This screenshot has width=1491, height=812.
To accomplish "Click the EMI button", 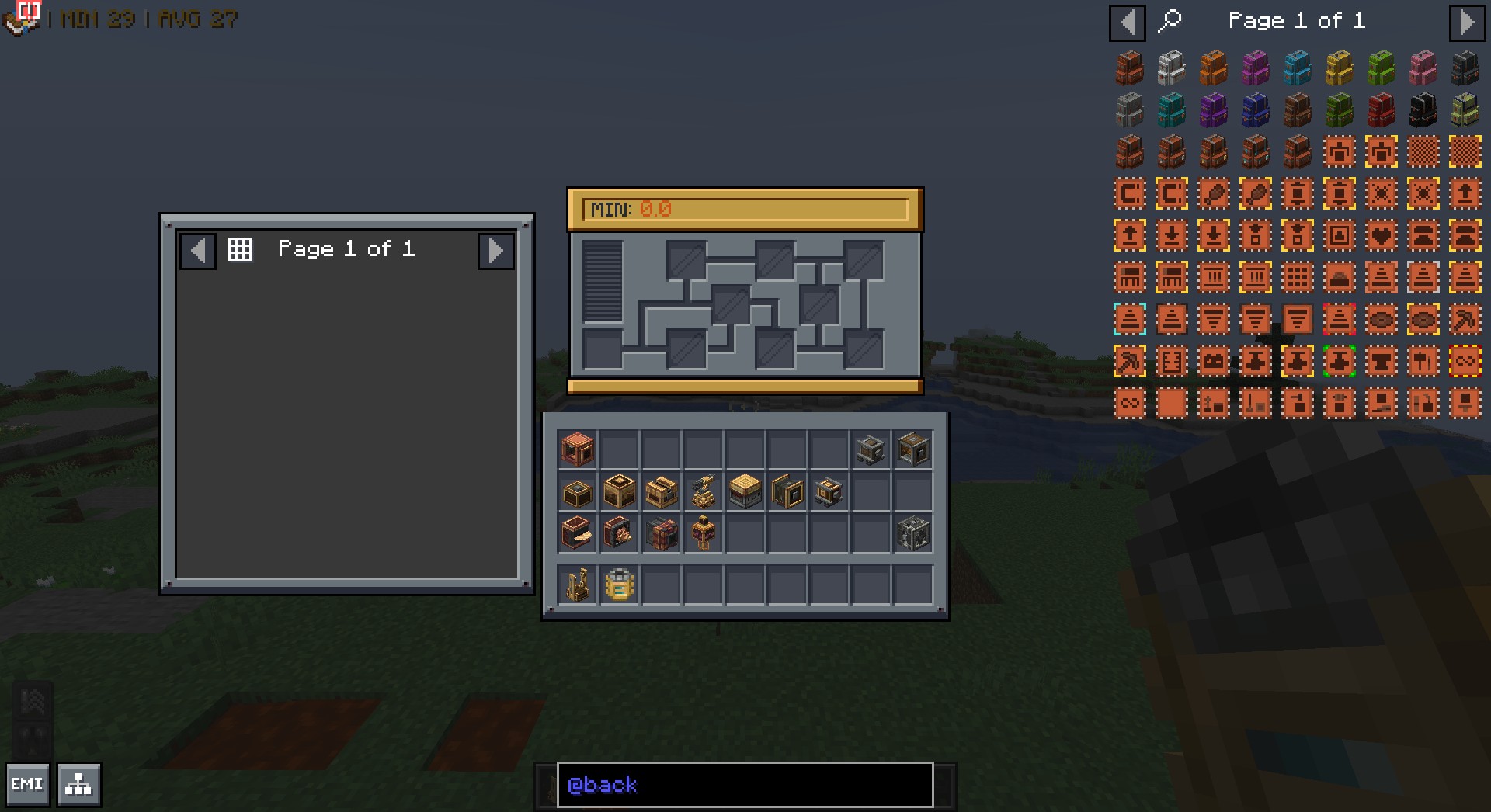I will (x=27, y=784).
